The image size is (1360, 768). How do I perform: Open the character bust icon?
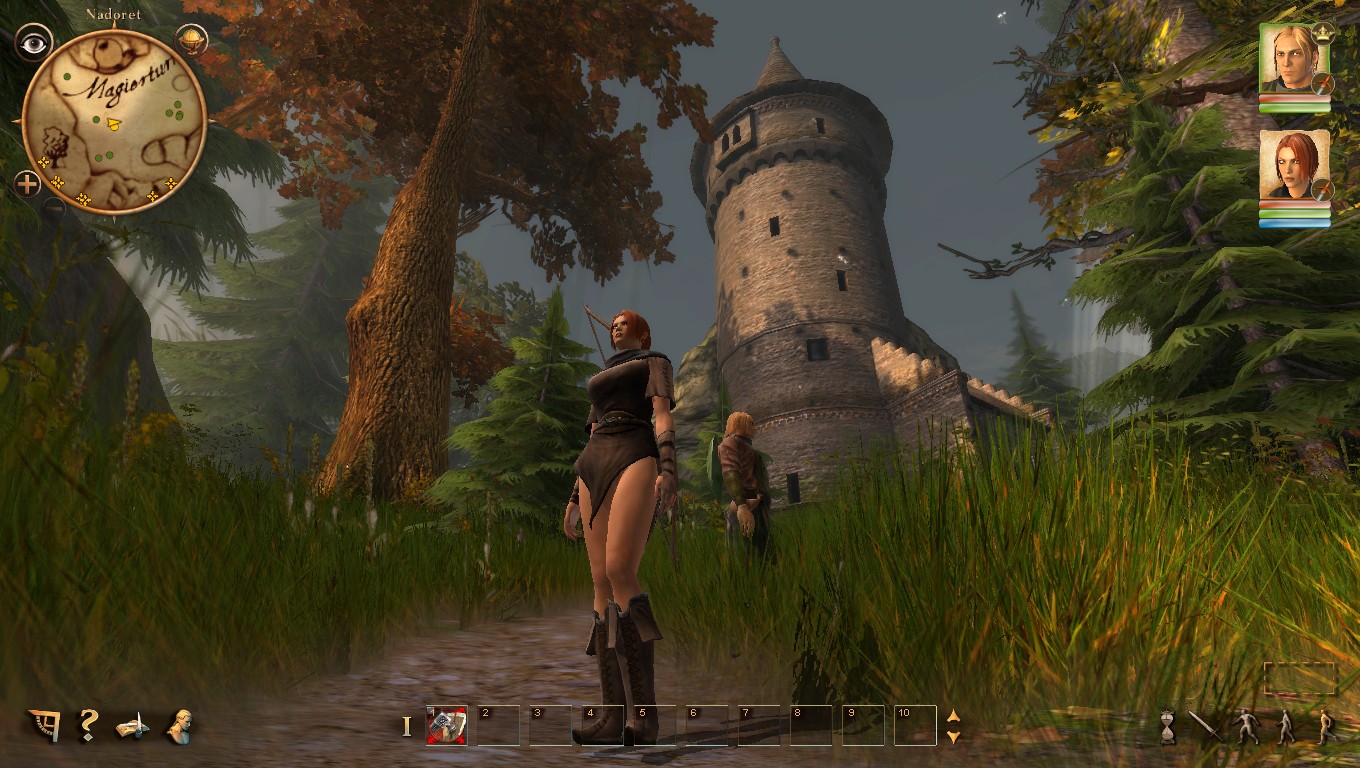pos(180,725)
